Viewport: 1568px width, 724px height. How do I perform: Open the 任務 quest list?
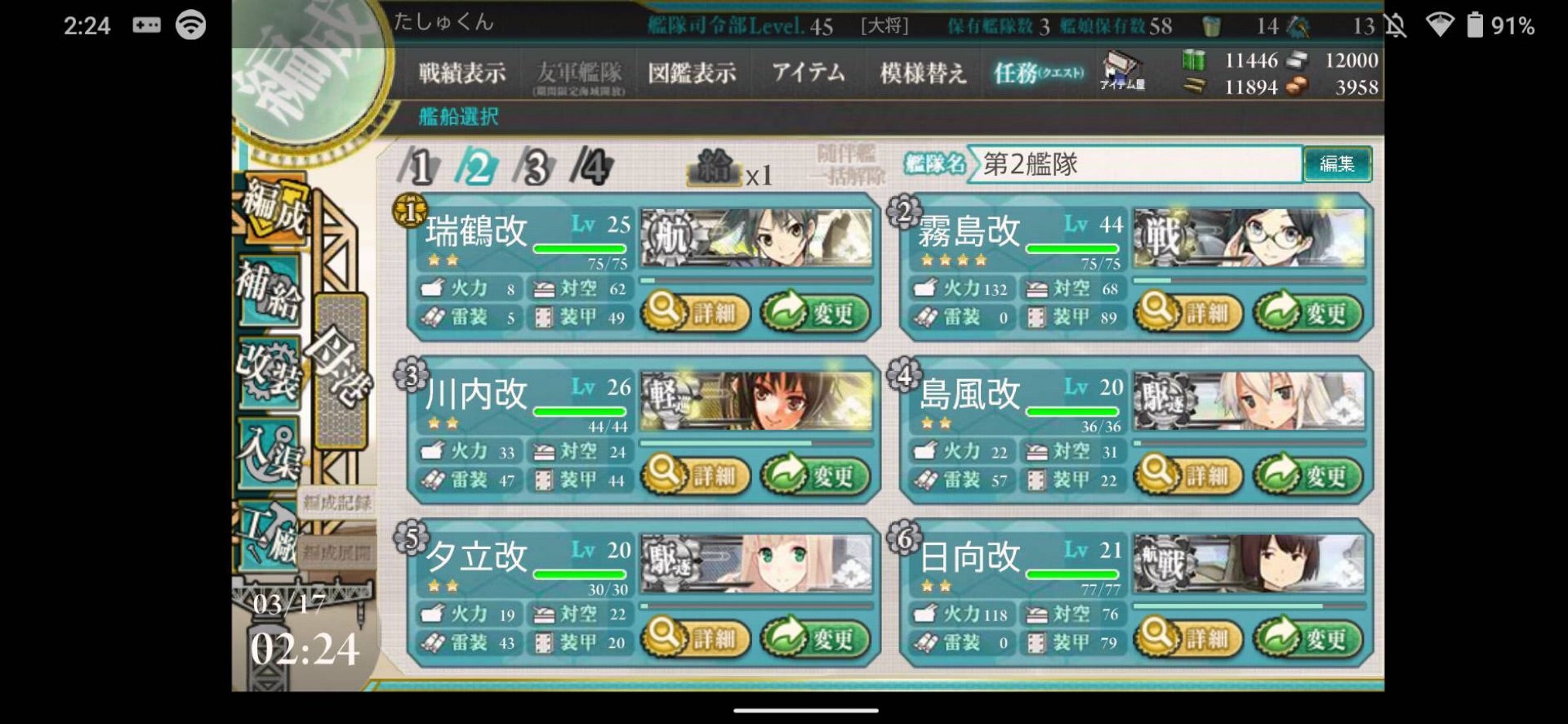tap(1038, 74)
